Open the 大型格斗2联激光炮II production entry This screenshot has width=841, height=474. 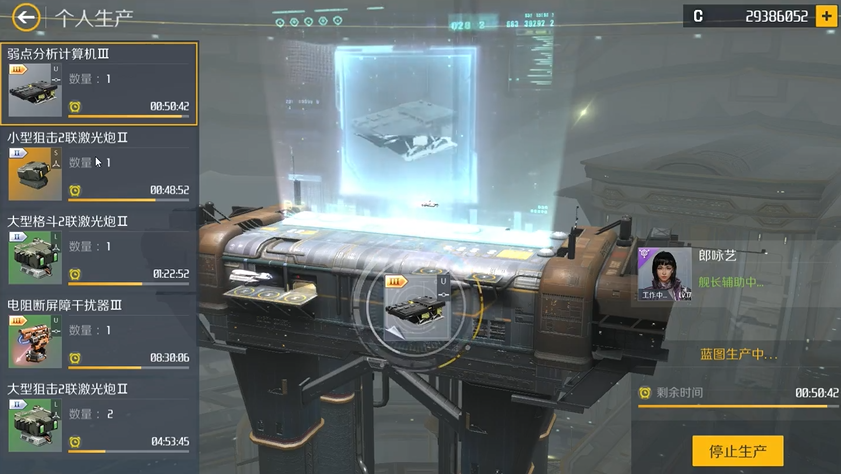tap(99, 251)
